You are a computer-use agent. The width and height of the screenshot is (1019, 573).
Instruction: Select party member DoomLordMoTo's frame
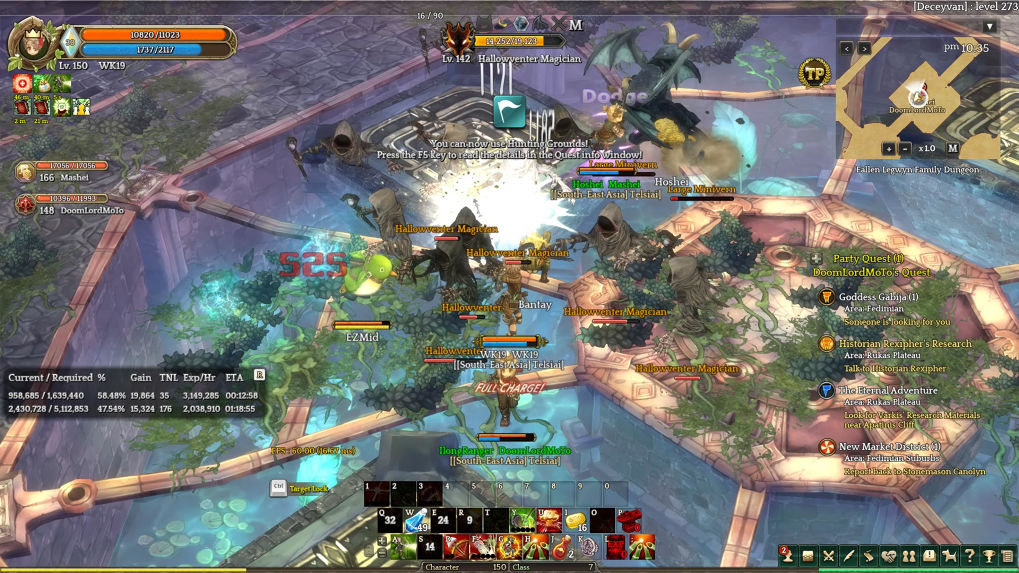[65, 205]
